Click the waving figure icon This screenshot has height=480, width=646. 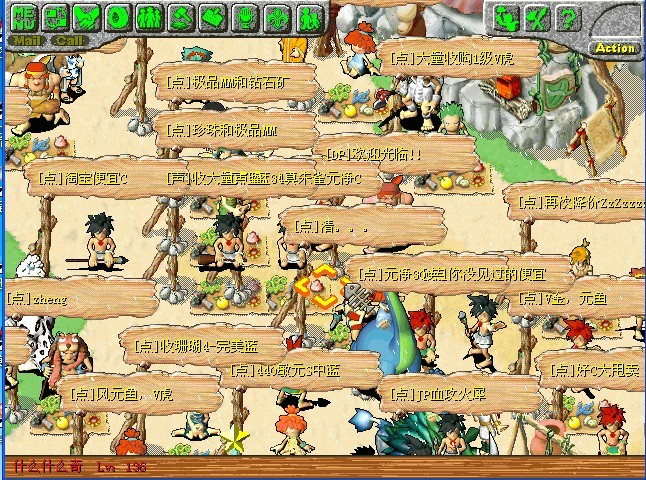point(508,18)
